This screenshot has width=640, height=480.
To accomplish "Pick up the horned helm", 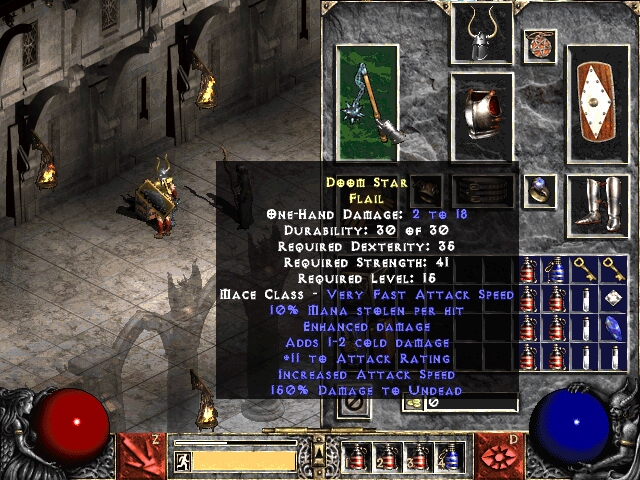I will (481, 34).
